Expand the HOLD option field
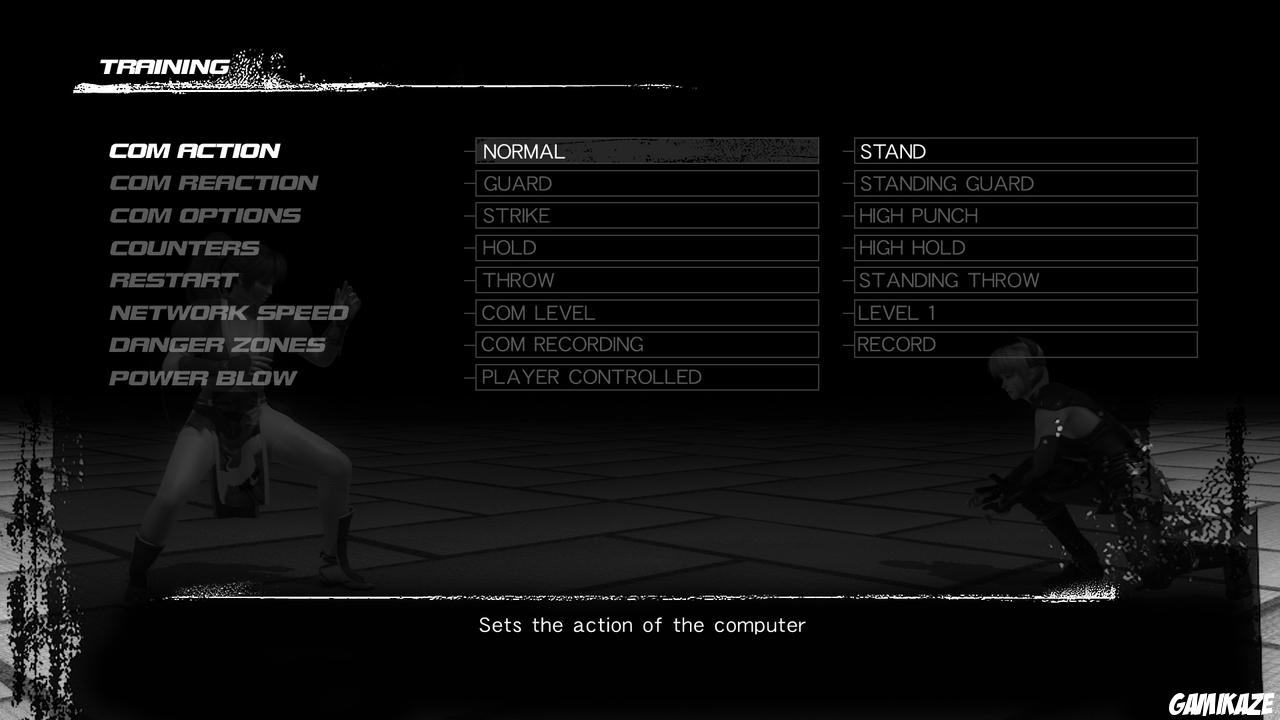Image resolution: width=1280 pixels, height=720 pixels. click(x=646, y=248)
